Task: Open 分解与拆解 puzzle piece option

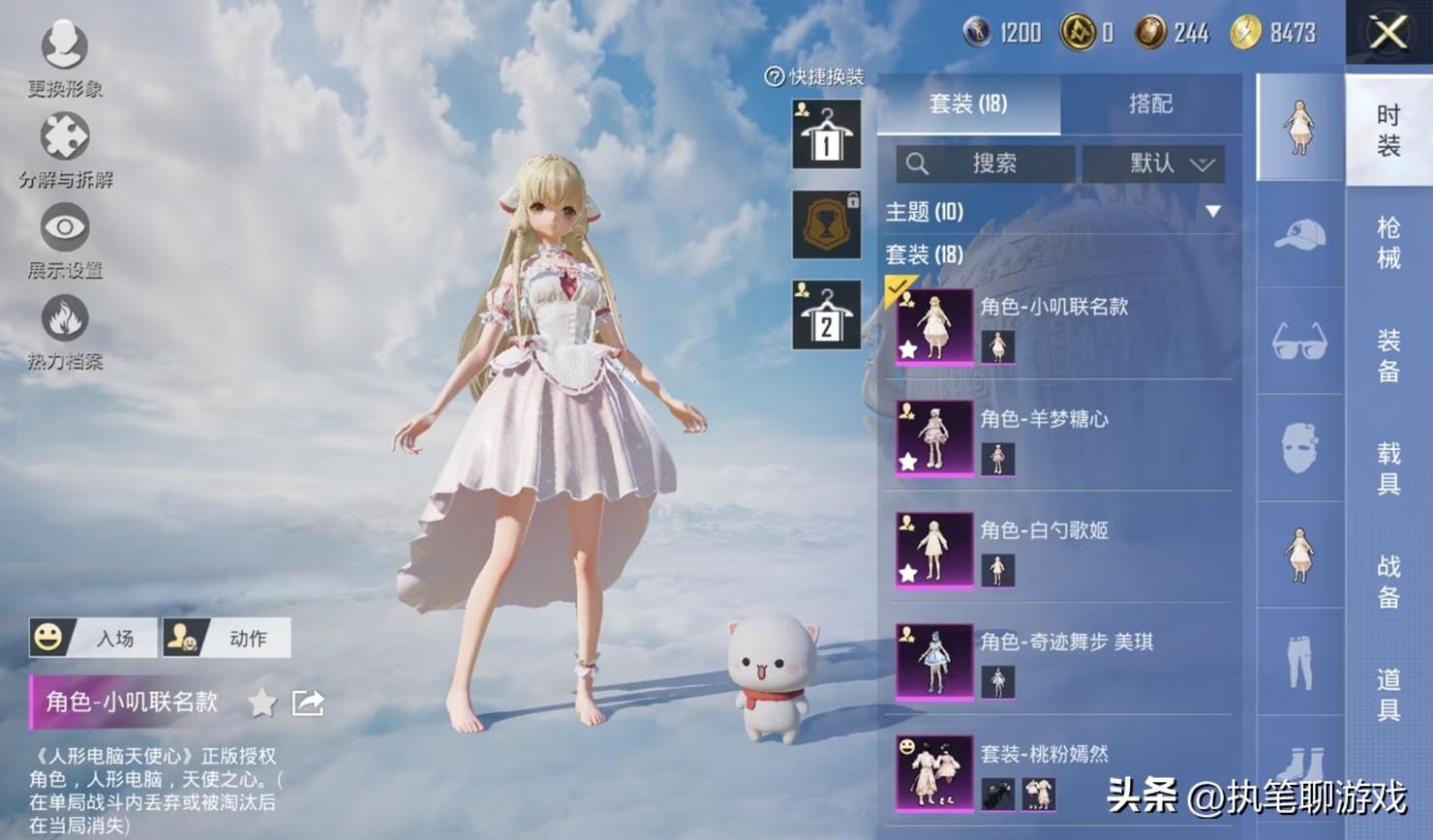Action: point(65,148)
